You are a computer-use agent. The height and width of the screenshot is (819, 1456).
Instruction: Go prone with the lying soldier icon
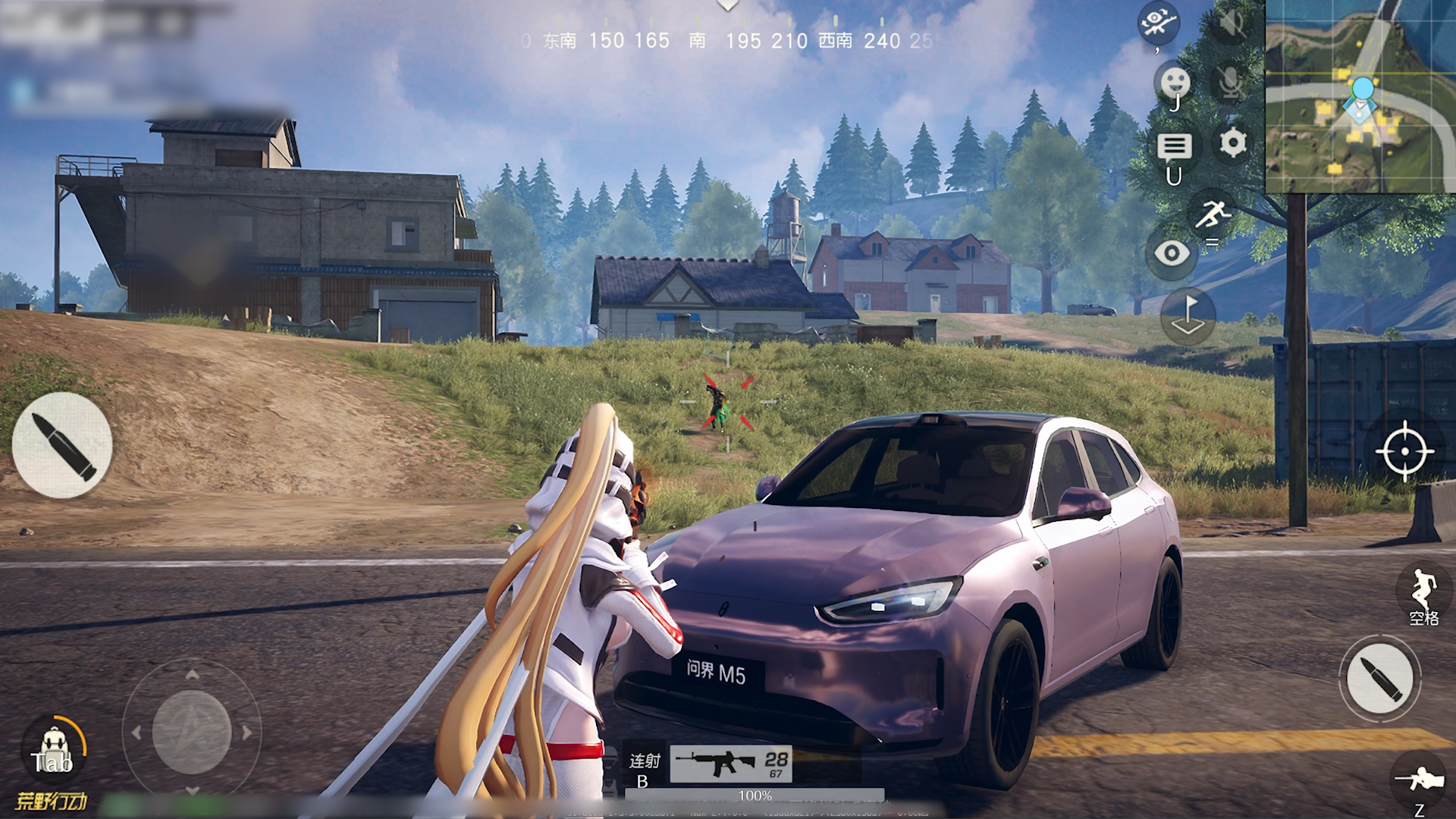1419,780
